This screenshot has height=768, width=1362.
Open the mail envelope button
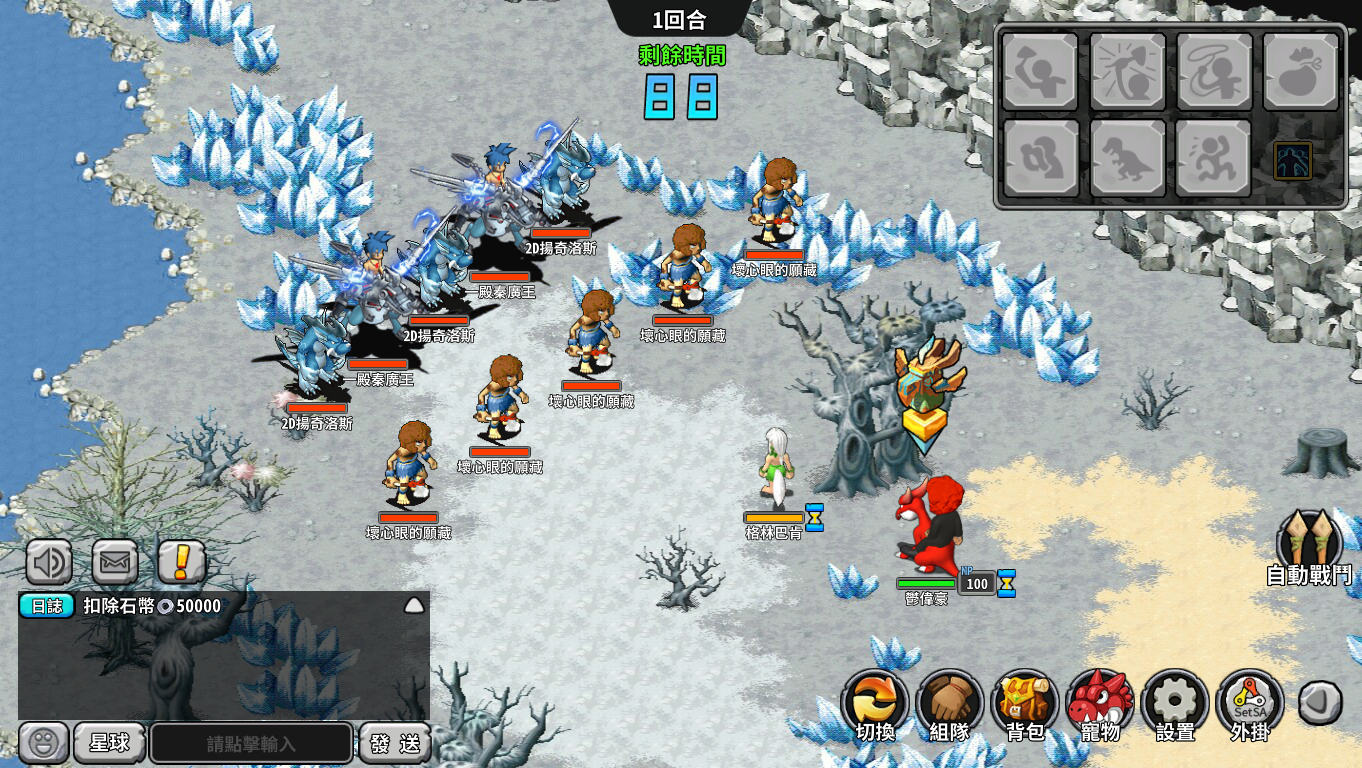click(x=115, y=562)
